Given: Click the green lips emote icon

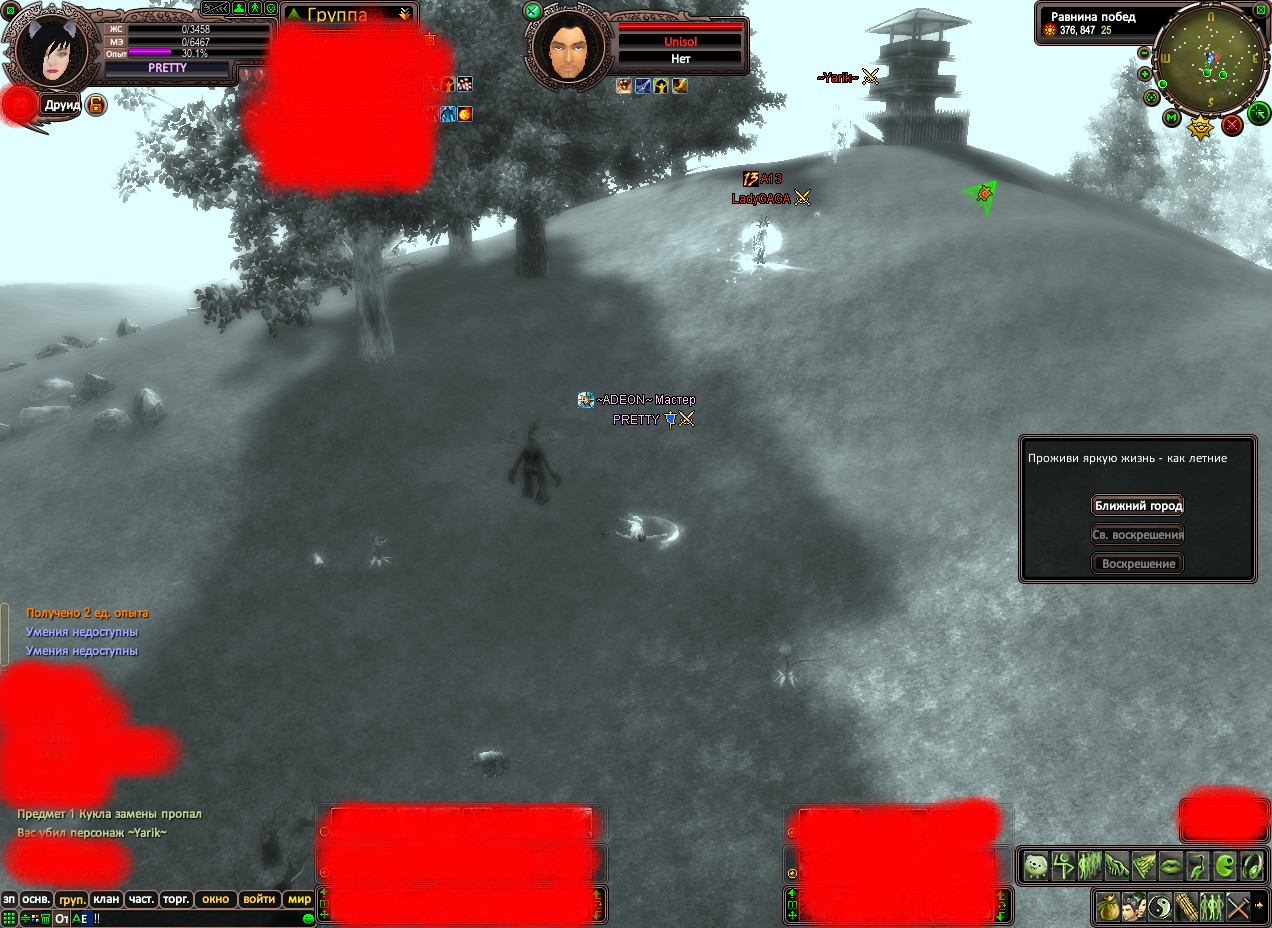Looking at the screenshot, I should (x=1171, y=865).
